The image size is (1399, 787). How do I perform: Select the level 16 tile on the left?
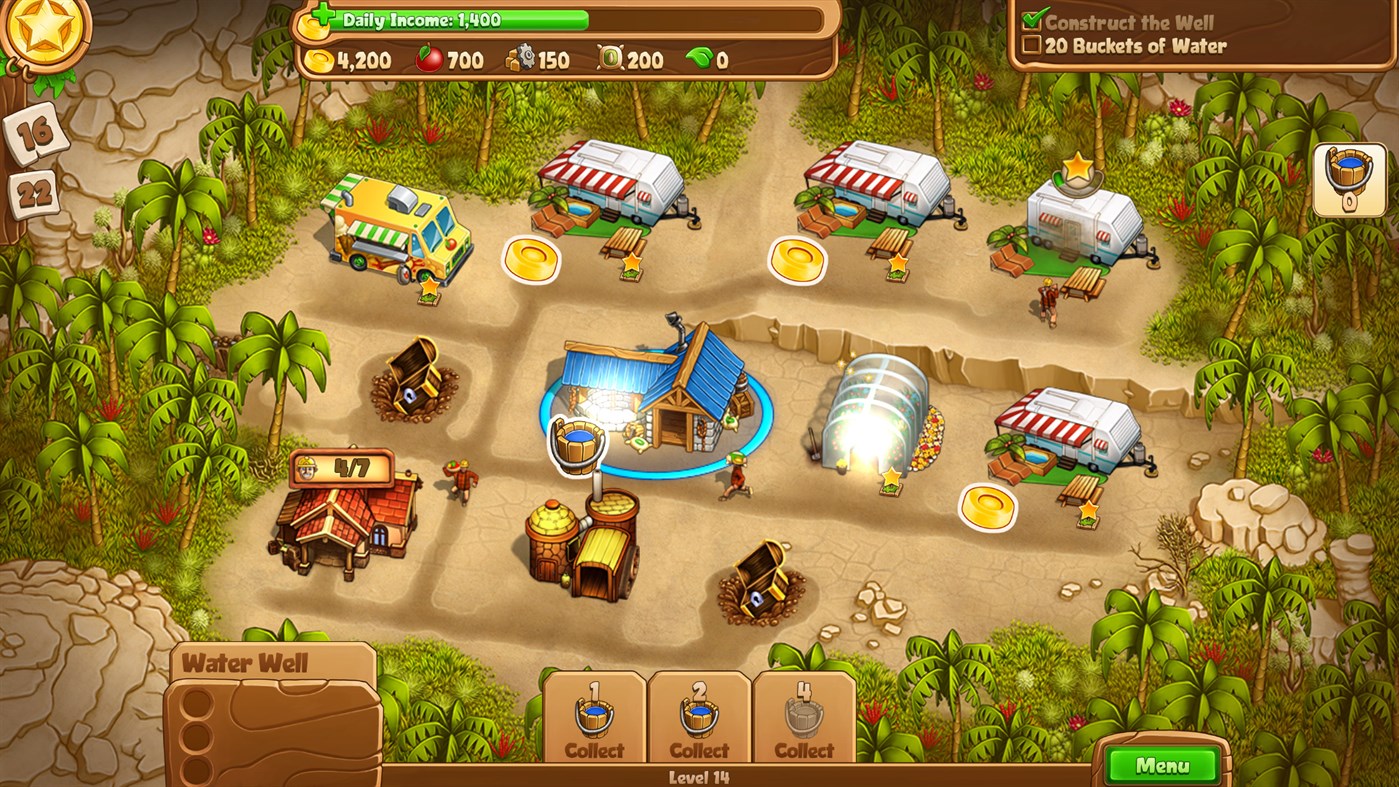[37, 130]
